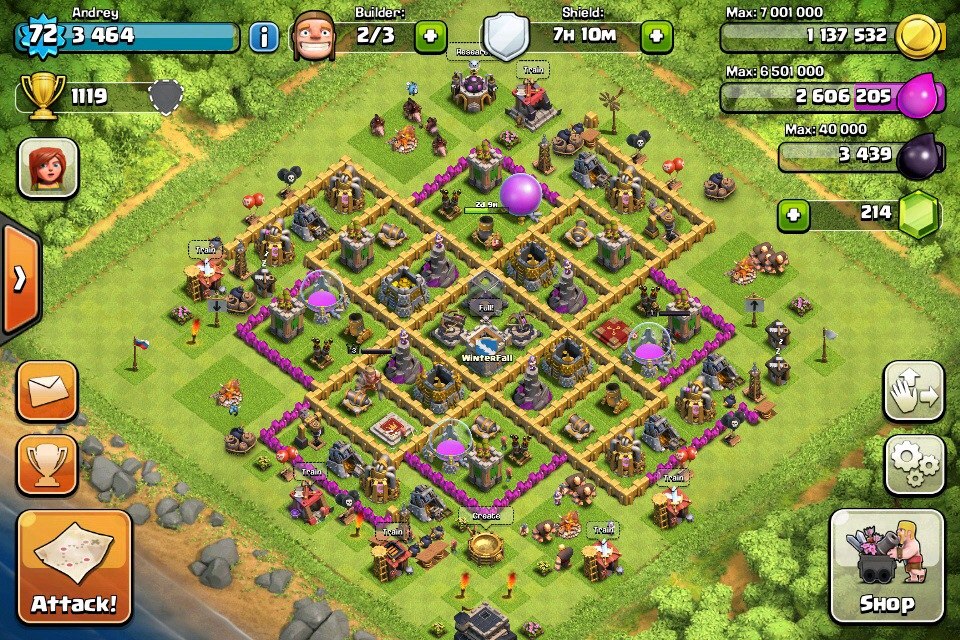Click the blue info button
The image size is (960, 640).
point(263,38)
